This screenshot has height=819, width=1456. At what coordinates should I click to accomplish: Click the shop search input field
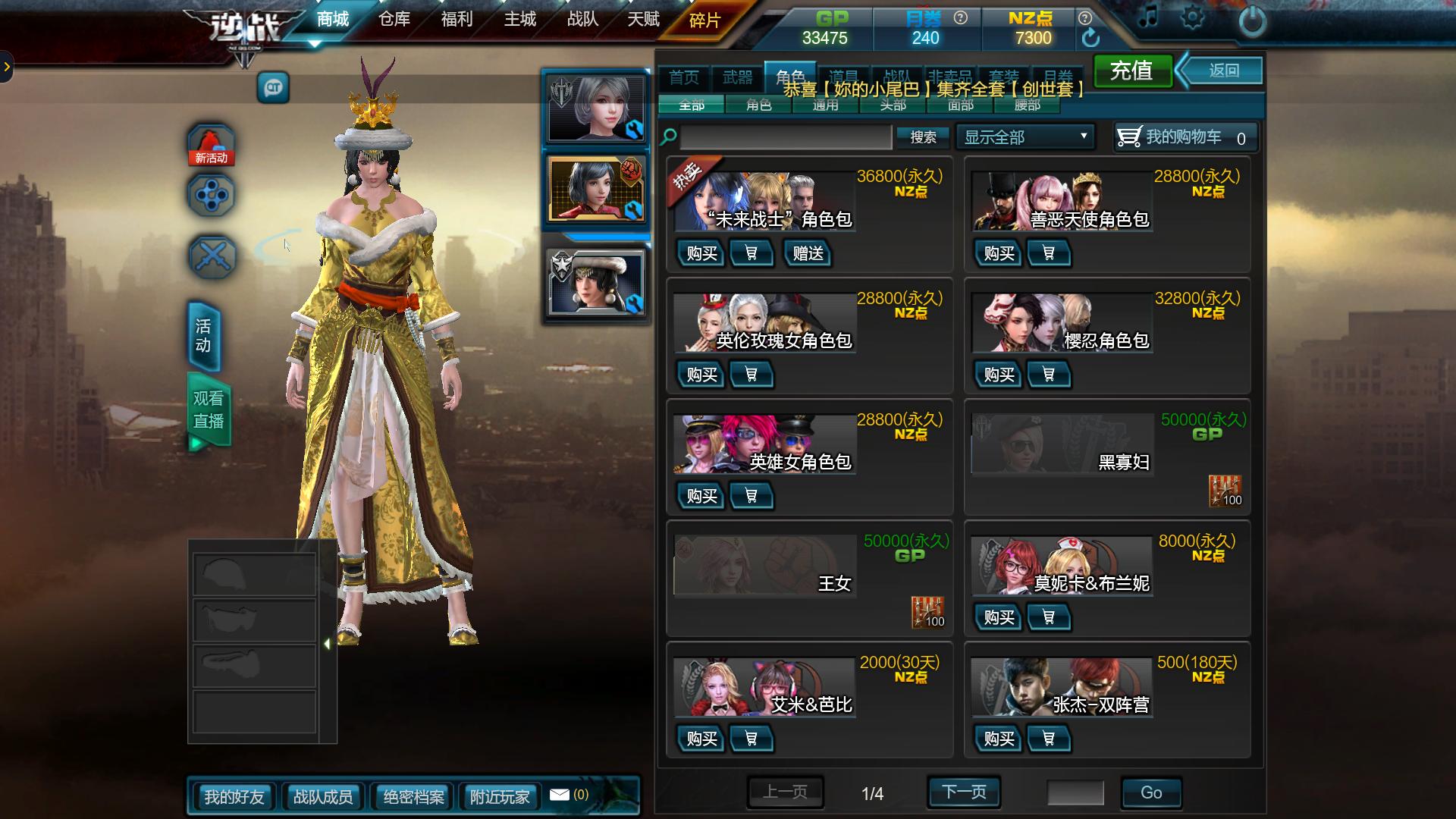coord(786,137)
